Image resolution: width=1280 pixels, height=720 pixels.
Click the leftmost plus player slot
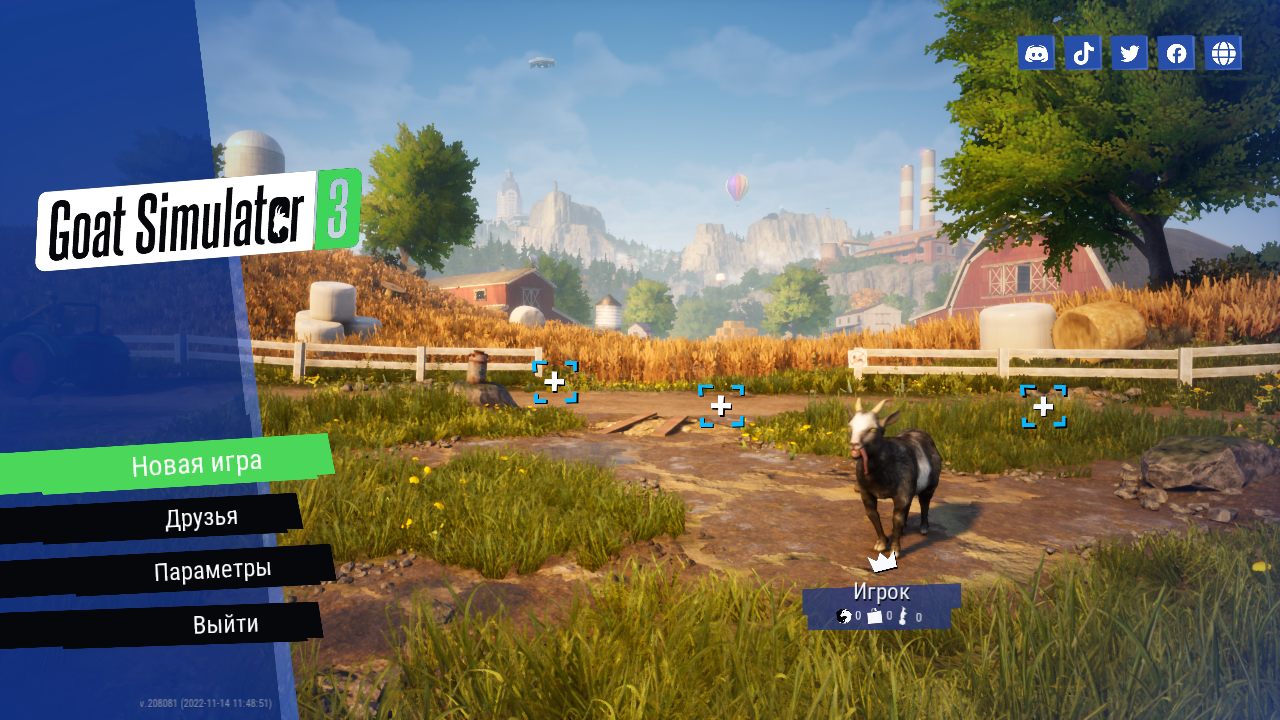coord(554,381)
